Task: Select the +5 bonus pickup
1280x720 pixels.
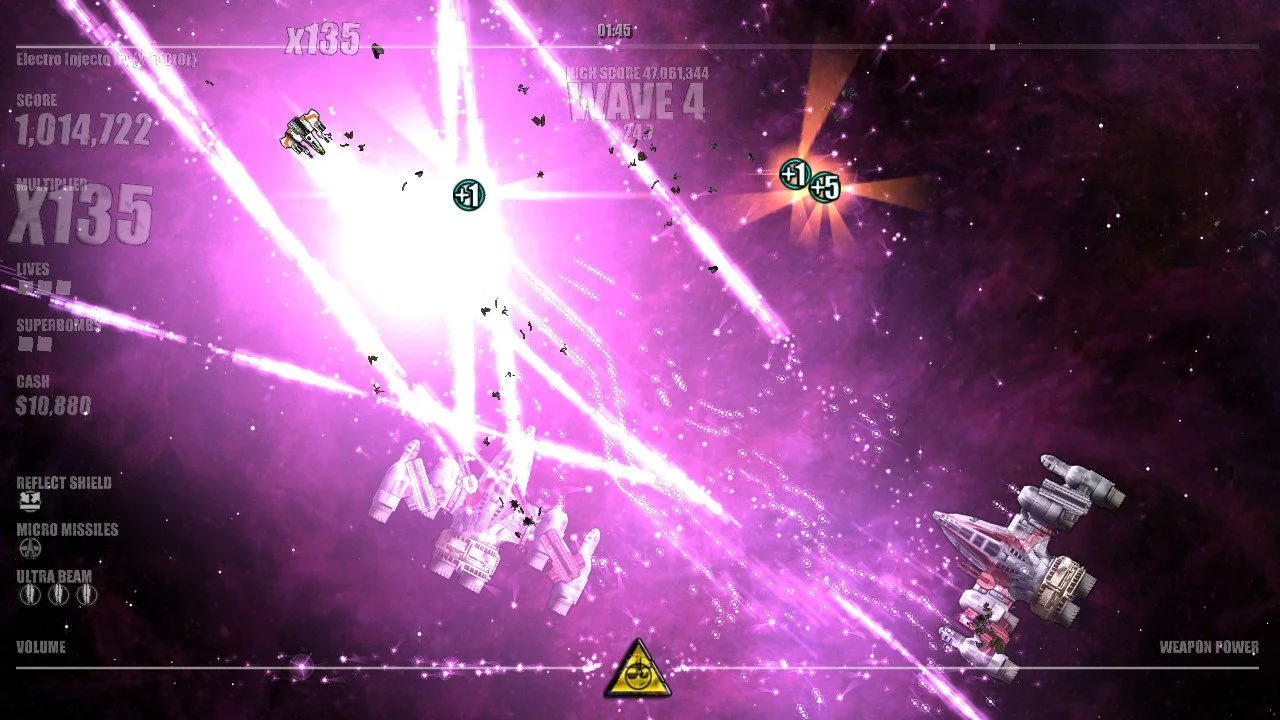Action: coord(826,184)
